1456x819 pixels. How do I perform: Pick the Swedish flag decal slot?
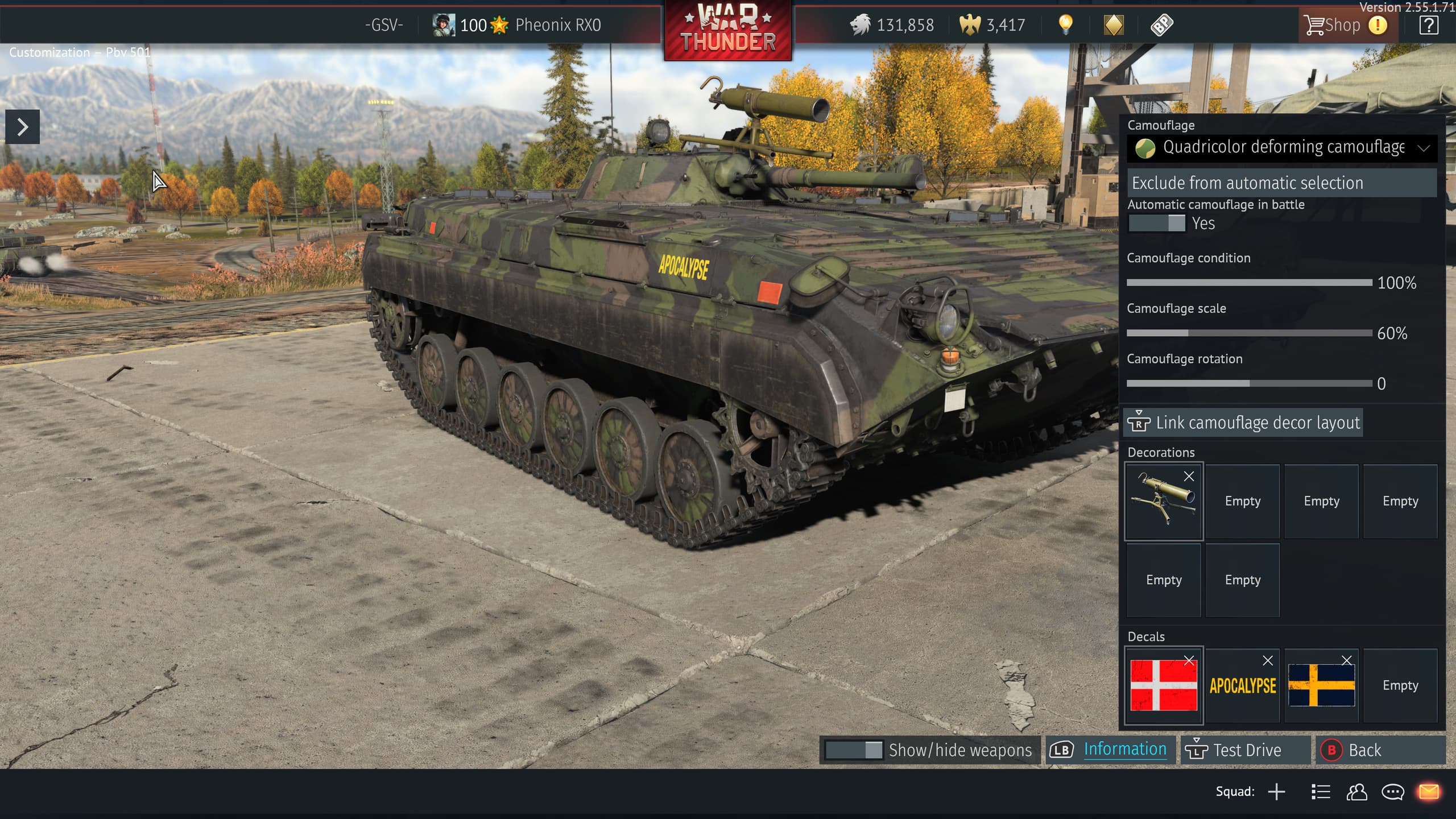point(1321,686)
